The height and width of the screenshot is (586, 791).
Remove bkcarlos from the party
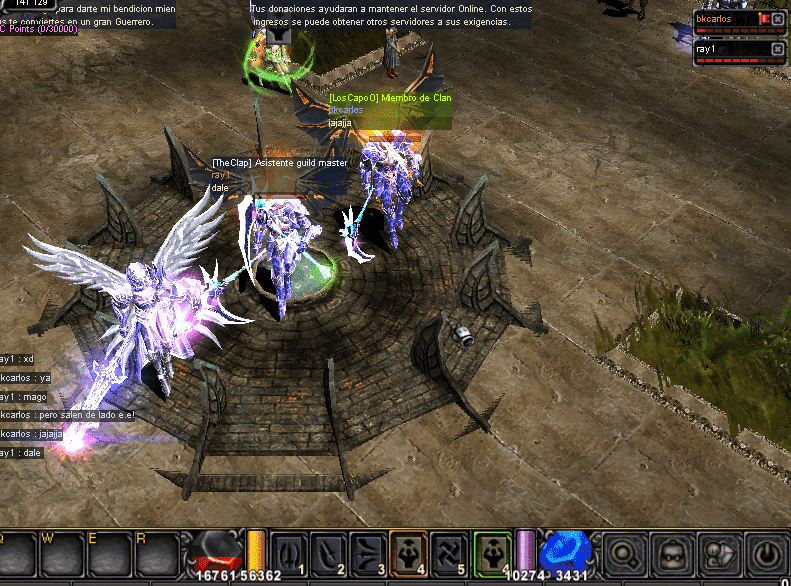(x=778, y=19)
